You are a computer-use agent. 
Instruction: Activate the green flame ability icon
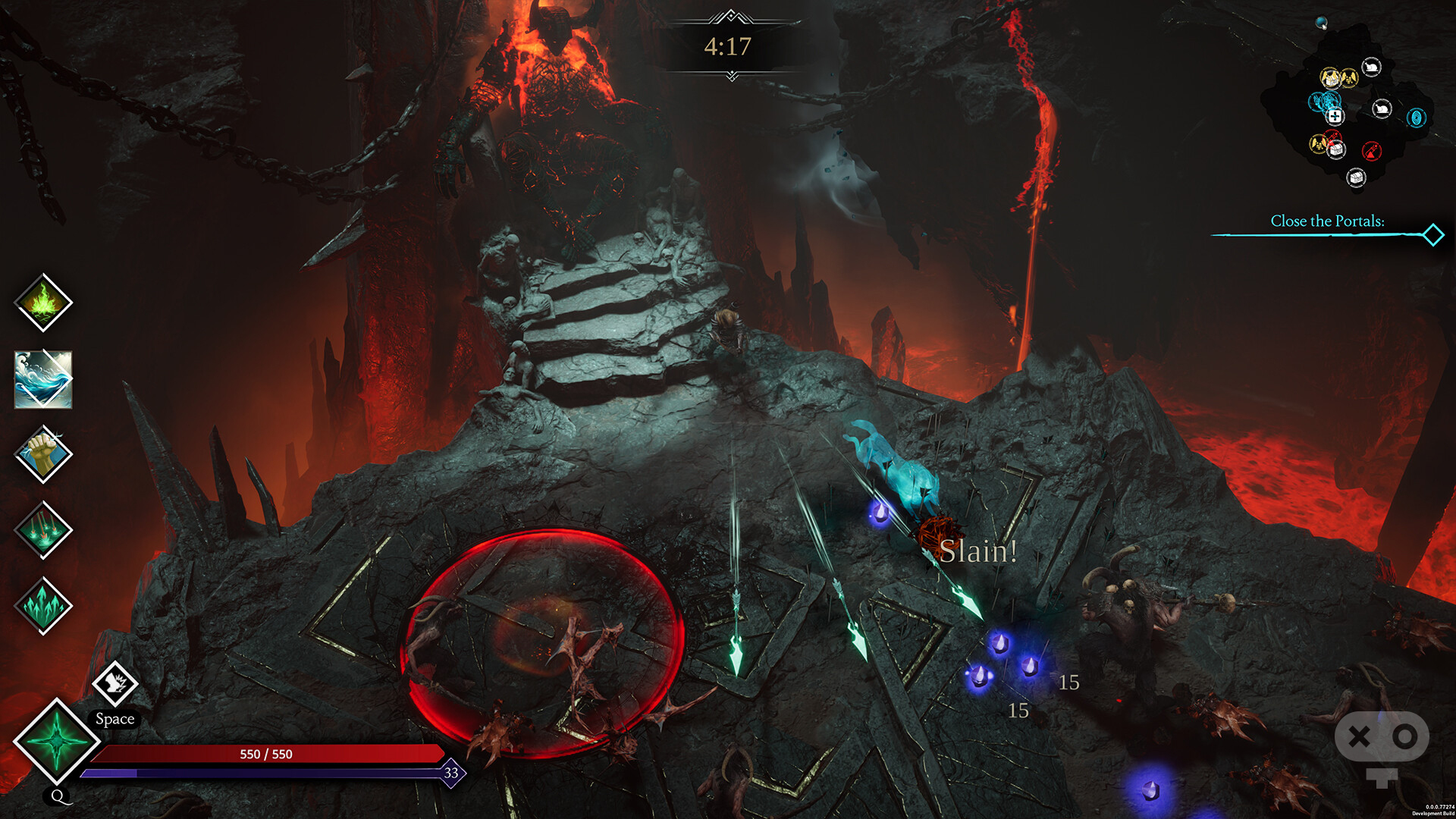43,303
